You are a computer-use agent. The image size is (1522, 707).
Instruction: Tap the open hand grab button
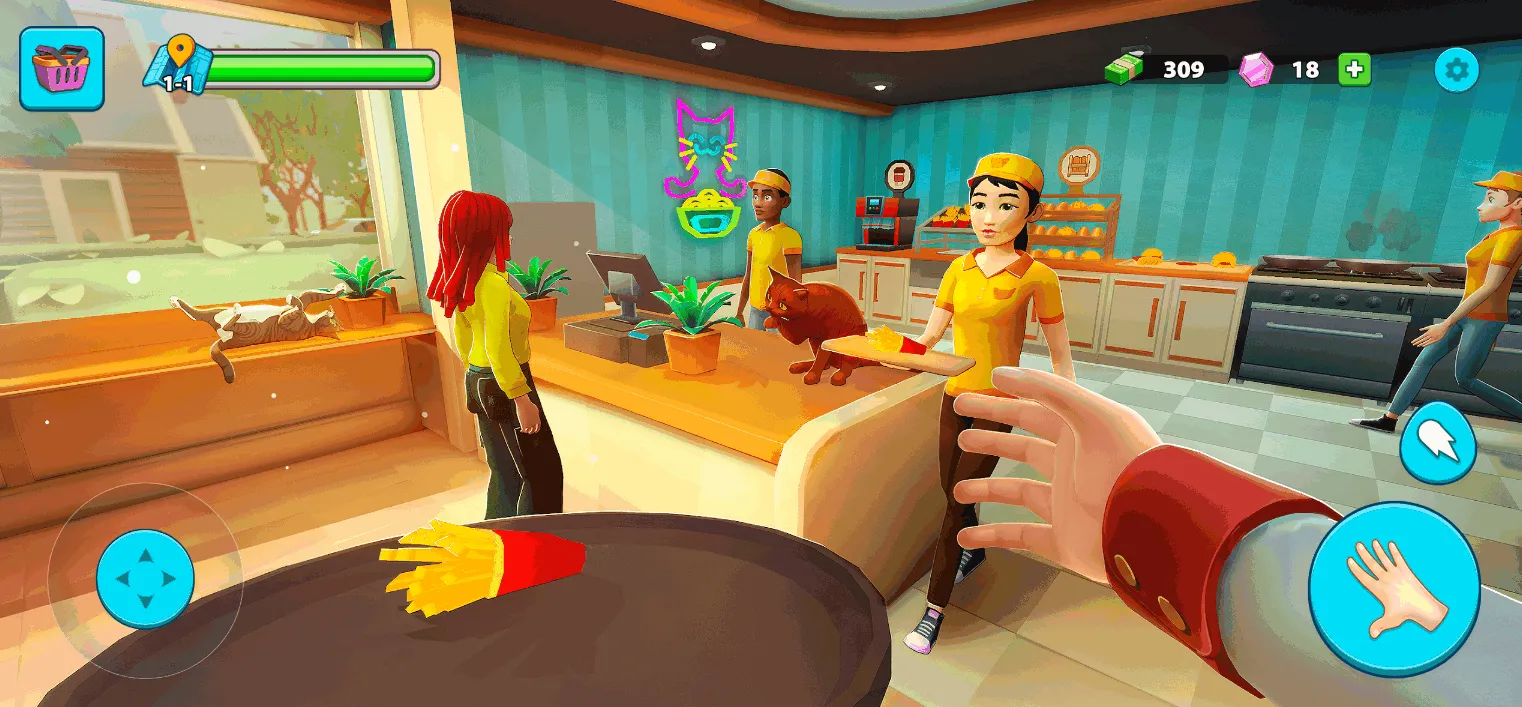coord(1394,589)
